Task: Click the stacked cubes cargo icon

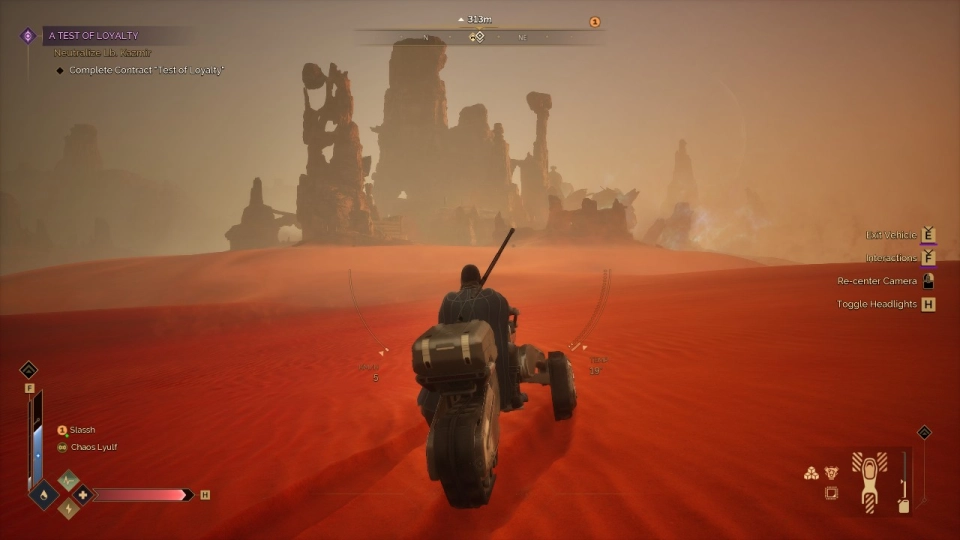Action: [811, 473]
